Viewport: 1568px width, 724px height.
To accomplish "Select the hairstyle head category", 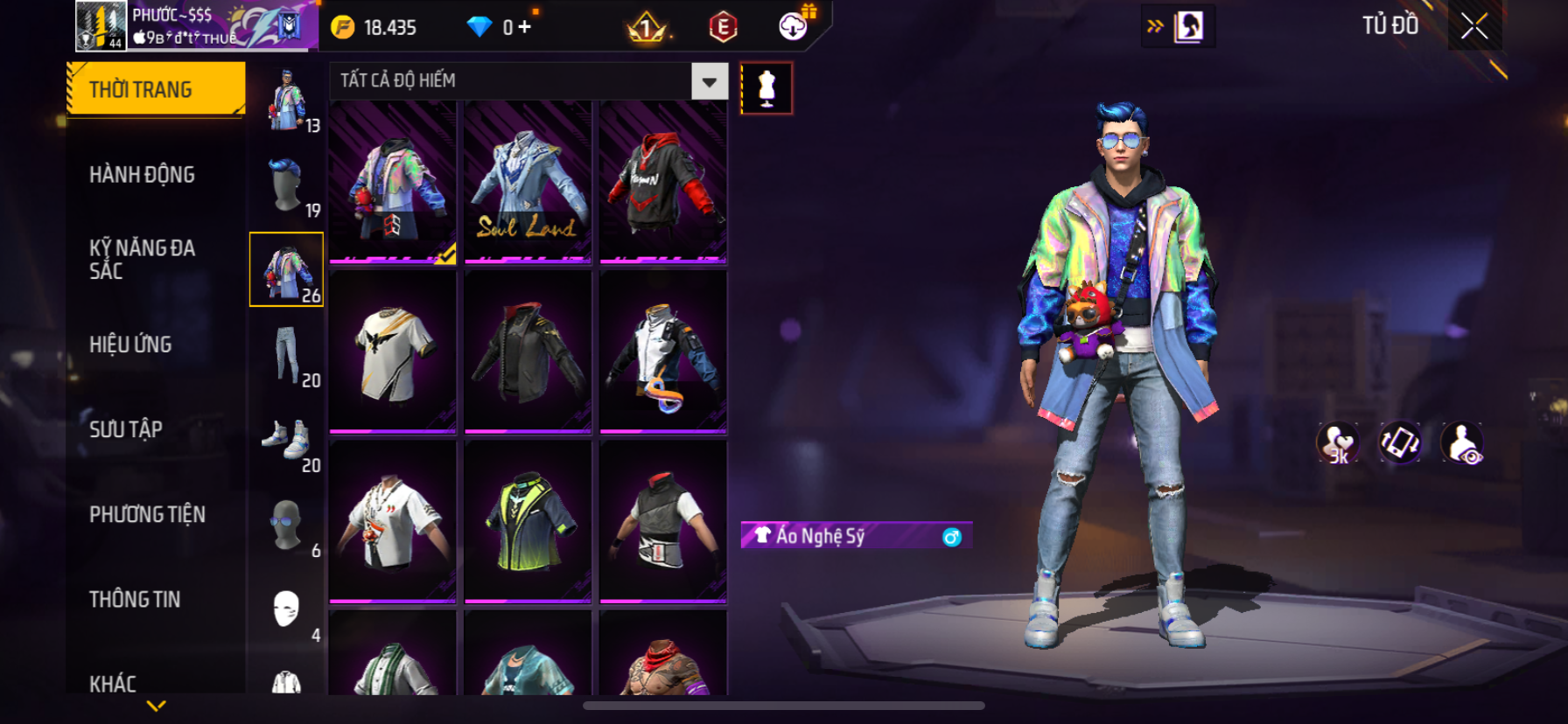I will pyautogui.click(x=287, y=184).
